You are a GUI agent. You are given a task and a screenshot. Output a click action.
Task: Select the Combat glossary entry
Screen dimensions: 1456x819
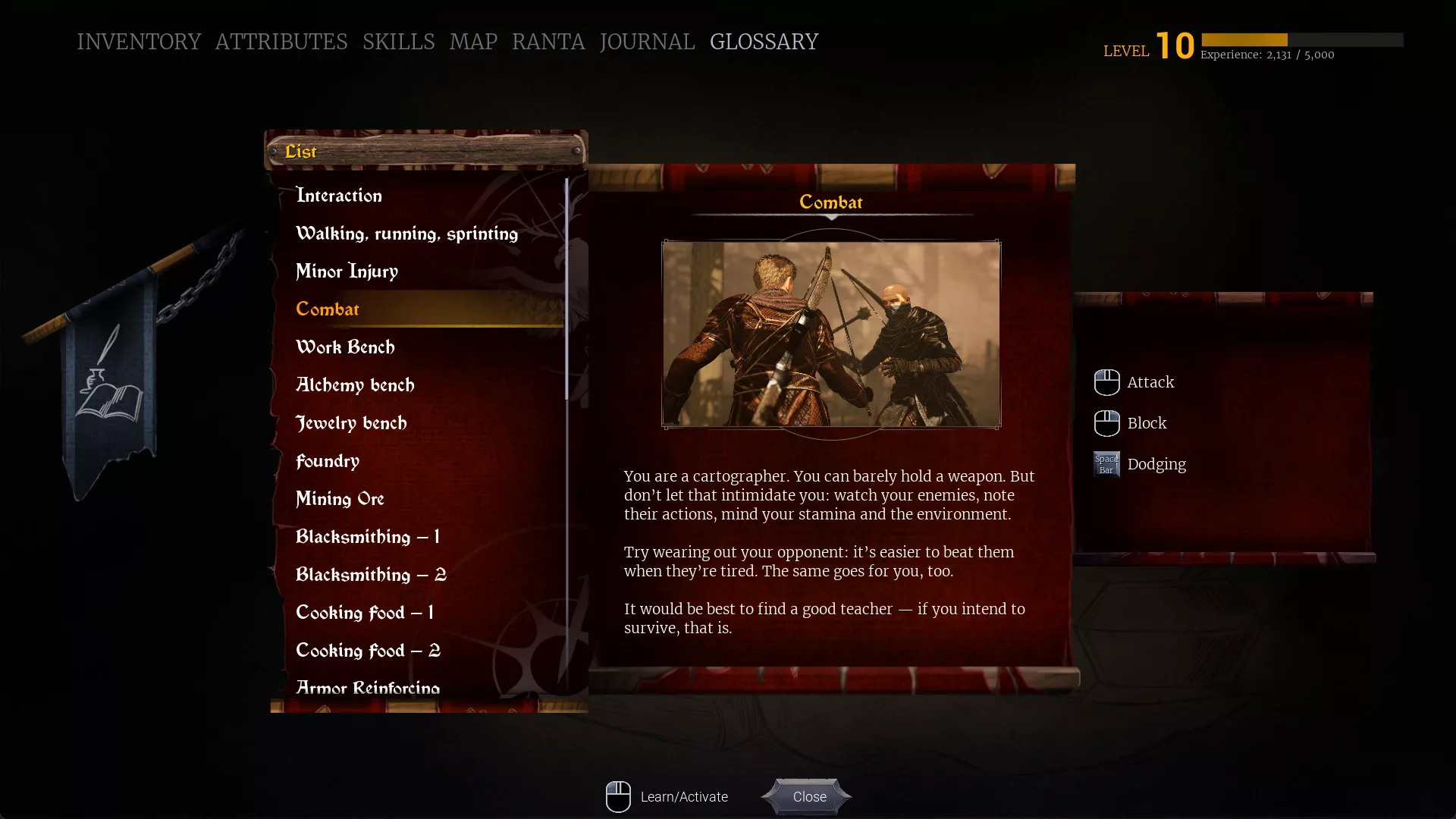tap(328, 309)
